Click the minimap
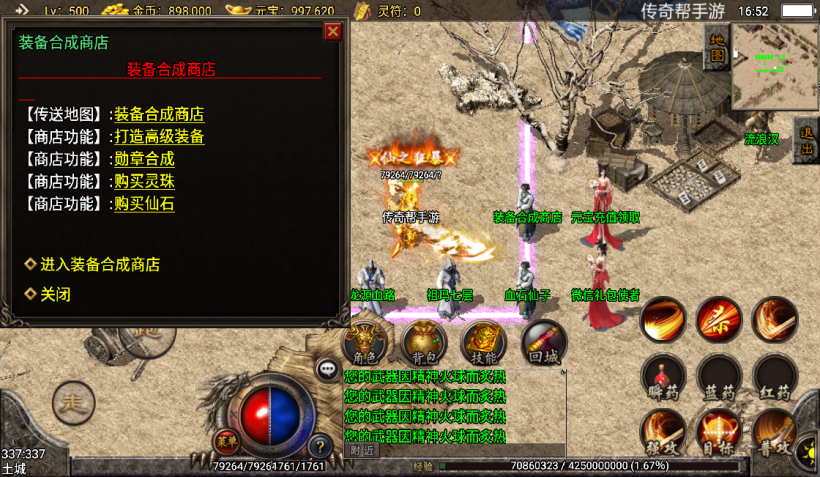This screenshot has width=820, height=477. click(x=775, y=66)
